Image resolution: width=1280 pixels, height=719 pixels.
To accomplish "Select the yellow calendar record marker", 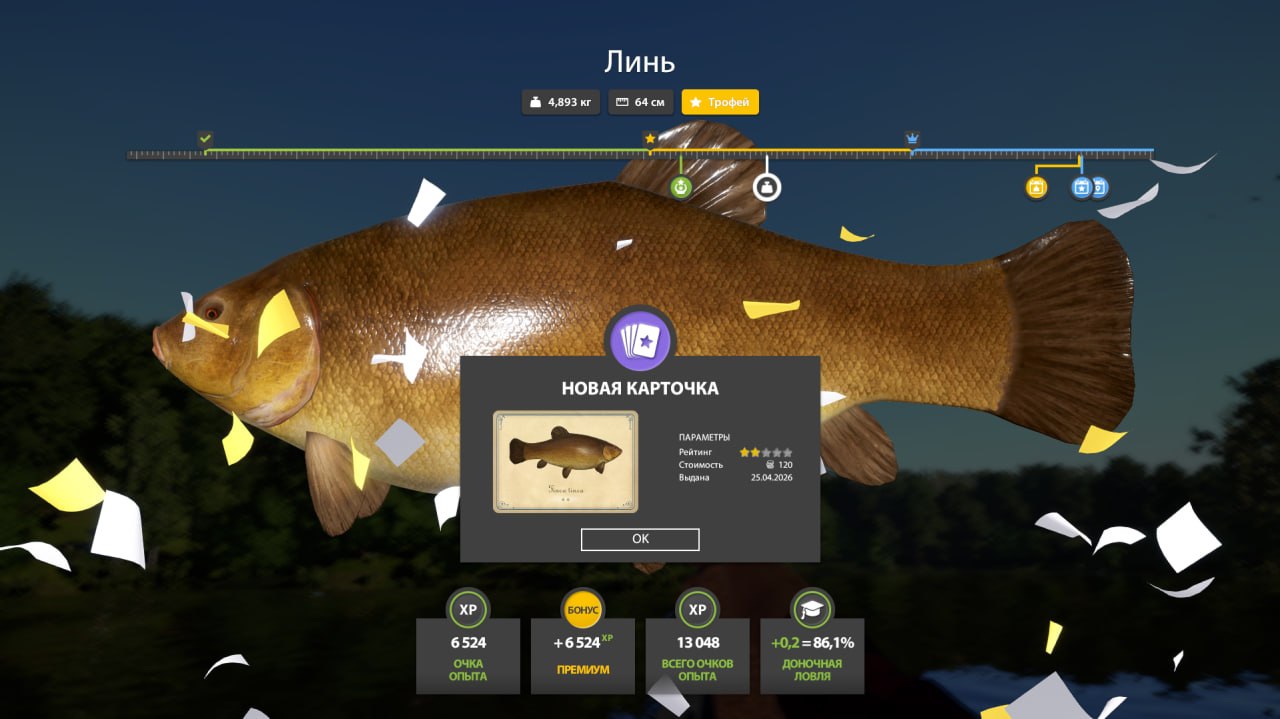I will (1036, 187).
